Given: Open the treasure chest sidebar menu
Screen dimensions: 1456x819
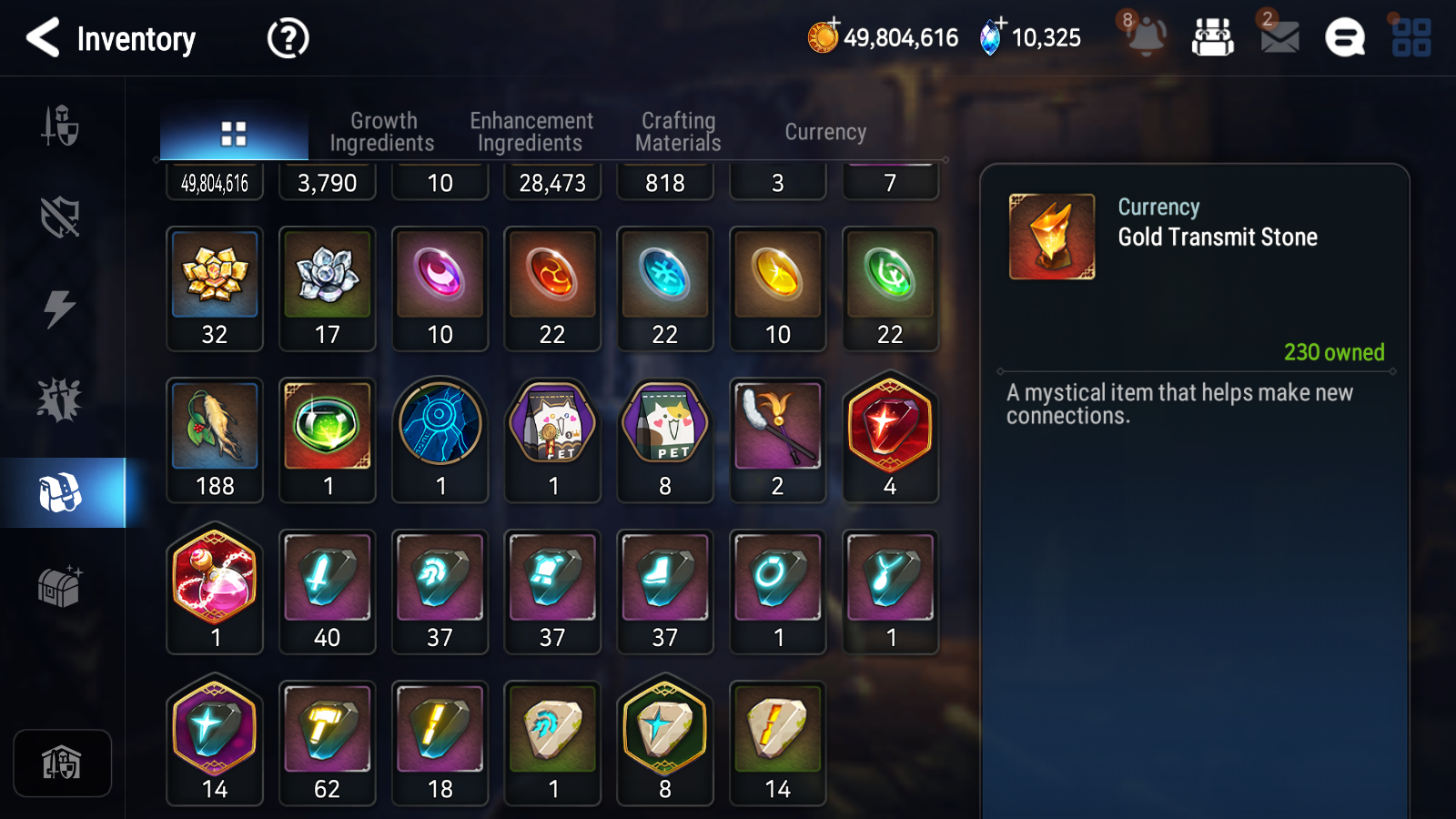Looking at the screenshot, I should click(60, 587).
